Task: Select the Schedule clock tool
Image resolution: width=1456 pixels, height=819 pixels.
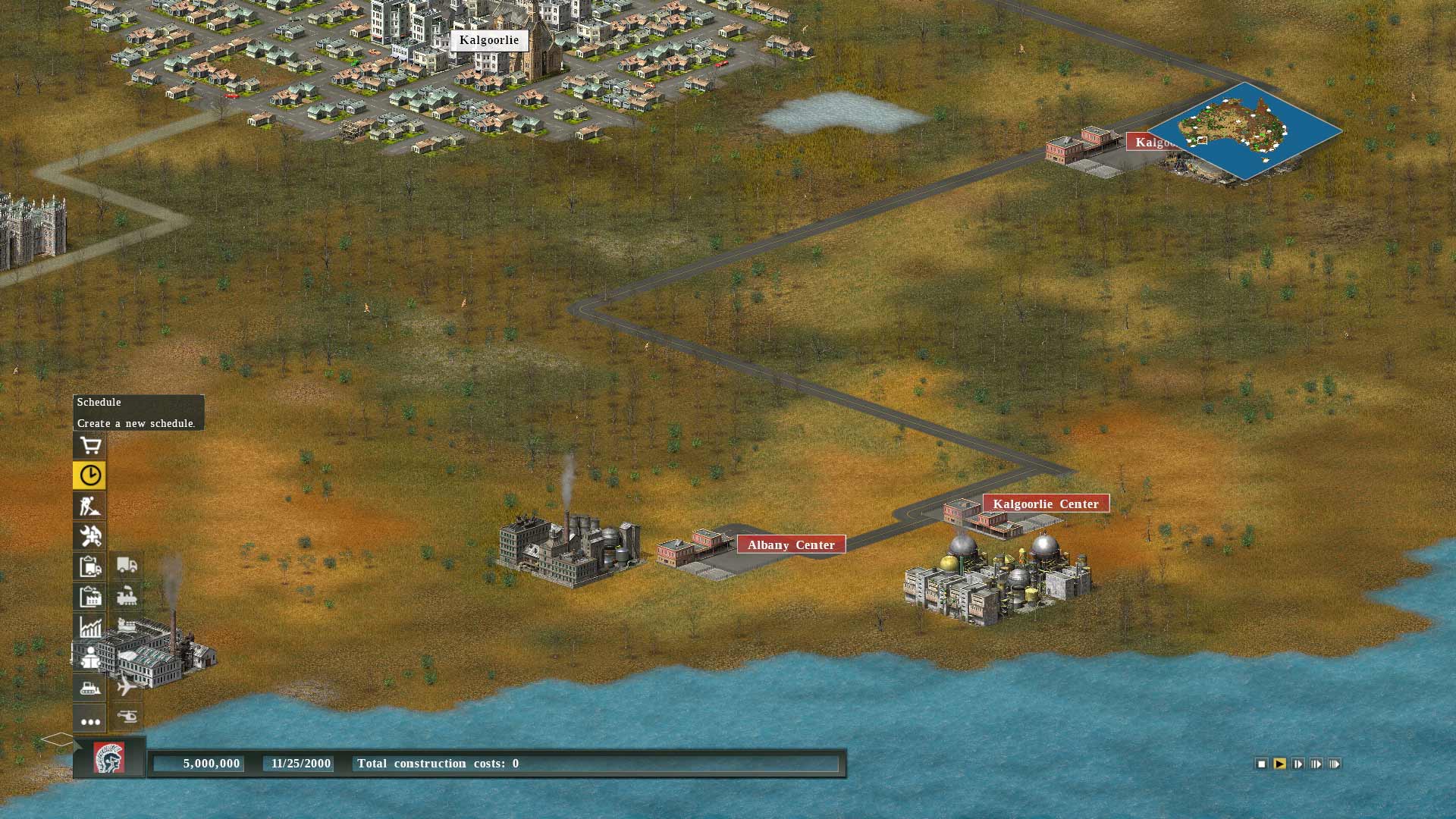Action: click(89, 475)
